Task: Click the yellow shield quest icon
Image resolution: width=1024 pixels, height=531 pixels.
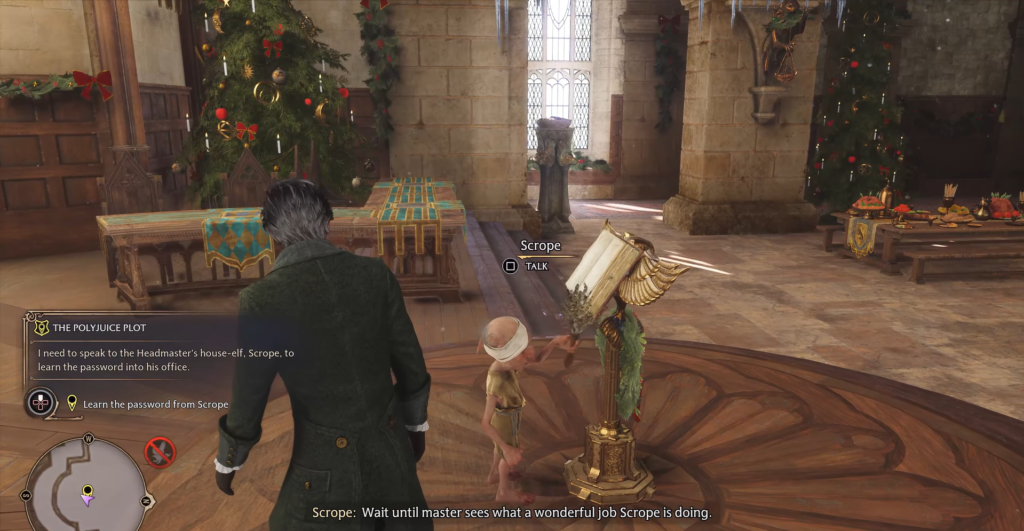Action: (x=41, y=326)
